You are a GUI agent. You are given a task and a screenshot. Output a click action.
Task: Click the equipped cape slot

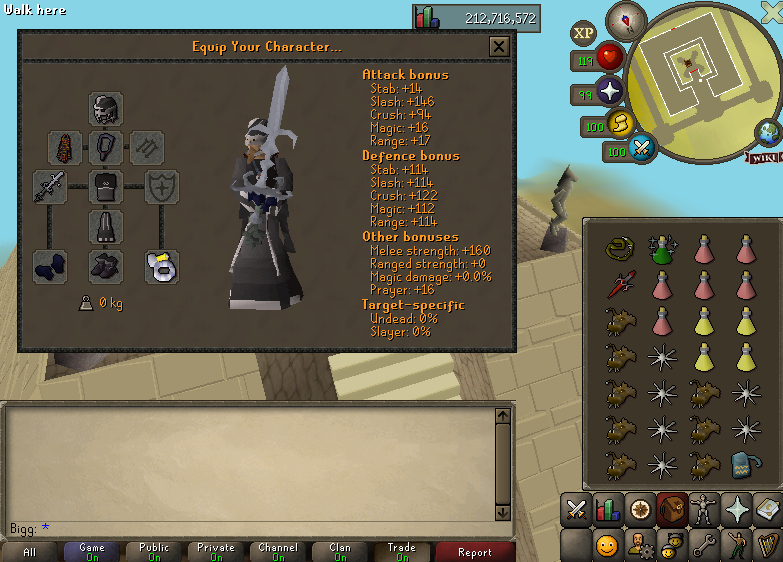point(66,148)
